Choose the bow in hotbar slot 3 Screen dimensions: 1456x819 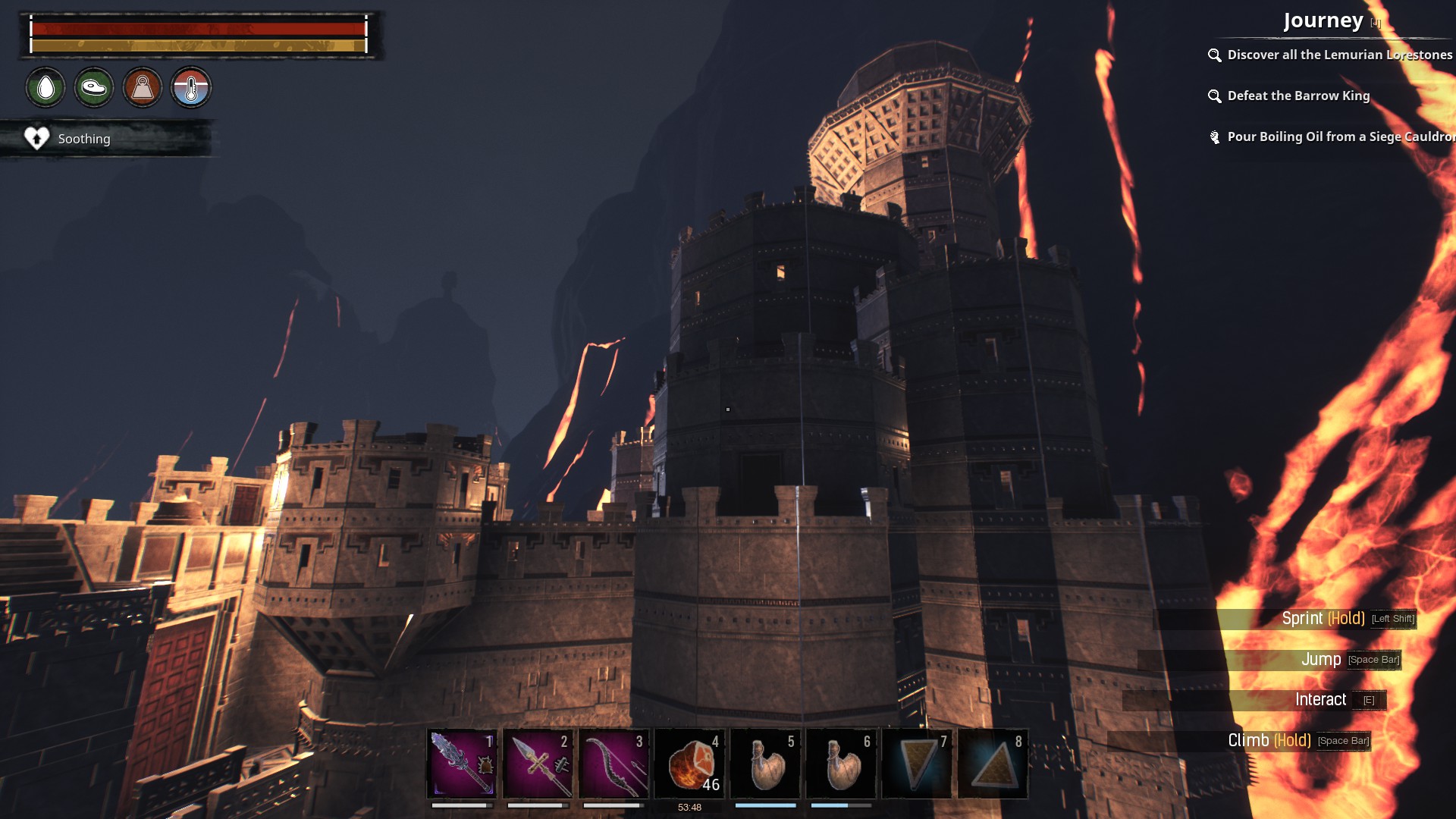pos(613,764)
